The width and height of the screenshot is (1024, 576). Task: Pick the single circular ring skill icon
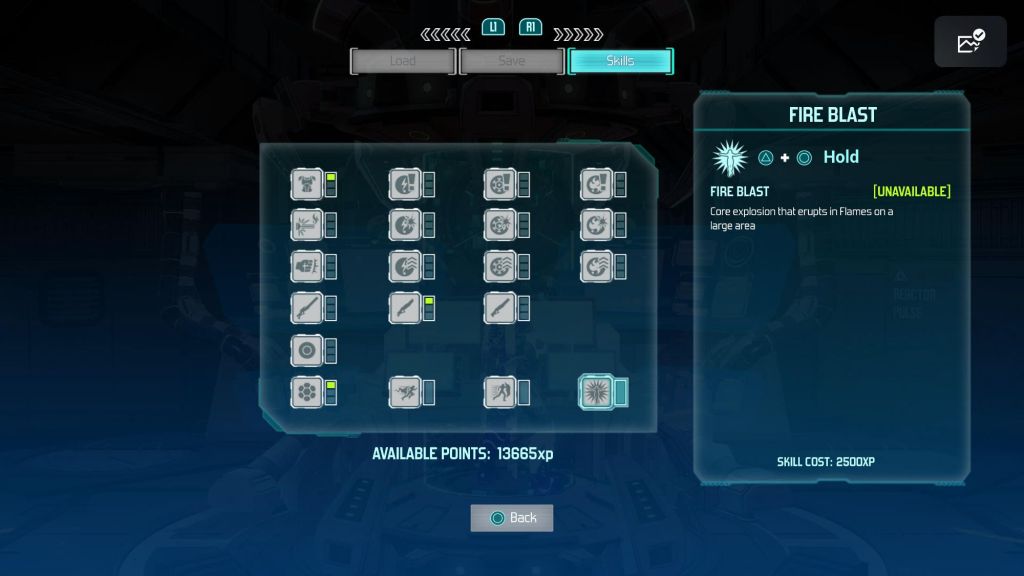(307, 351)
